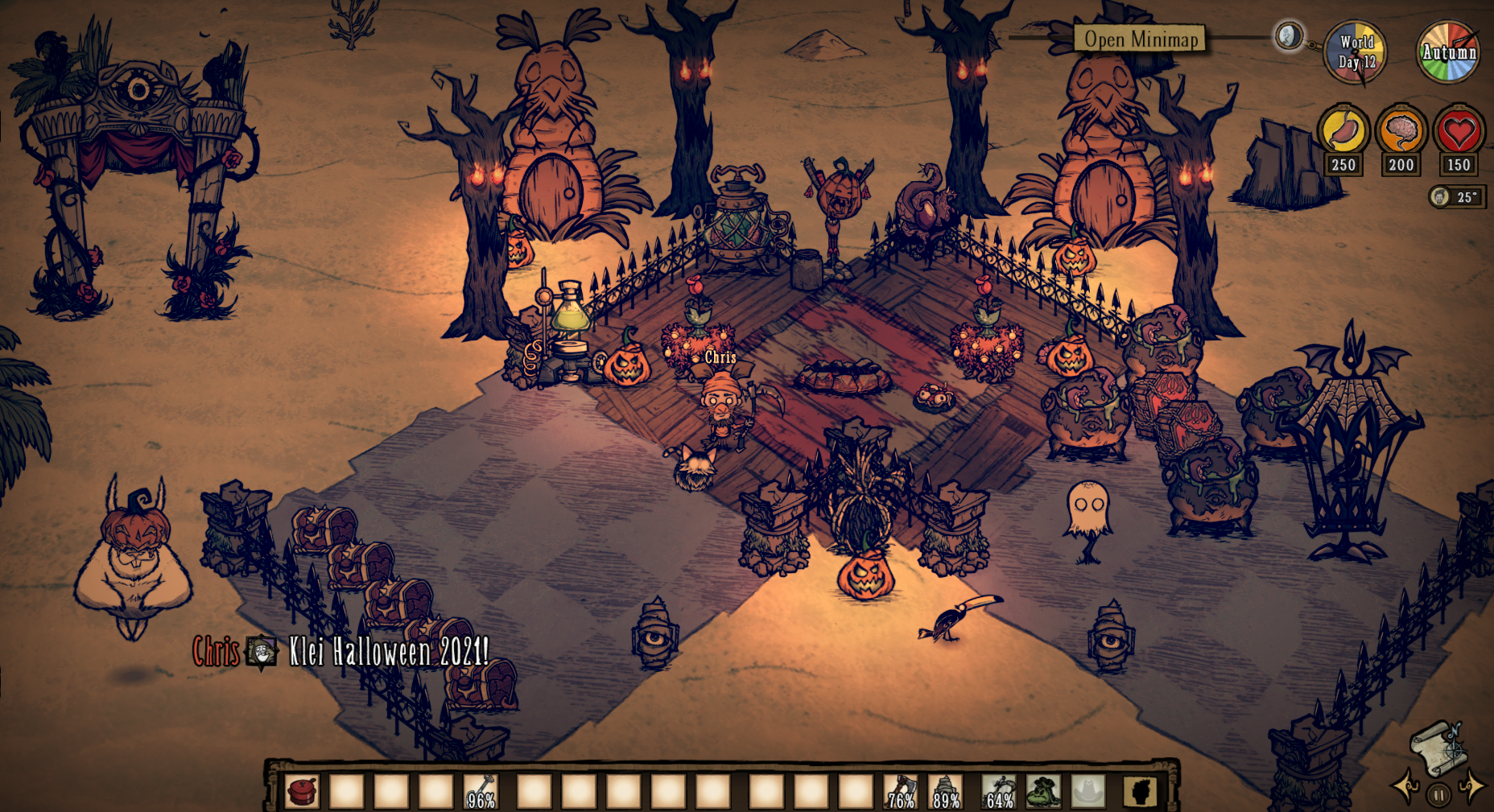Viewport: 1494px width, 812px height.
Task: Open the Minimap label button
Action: [x=1140, y=39]
